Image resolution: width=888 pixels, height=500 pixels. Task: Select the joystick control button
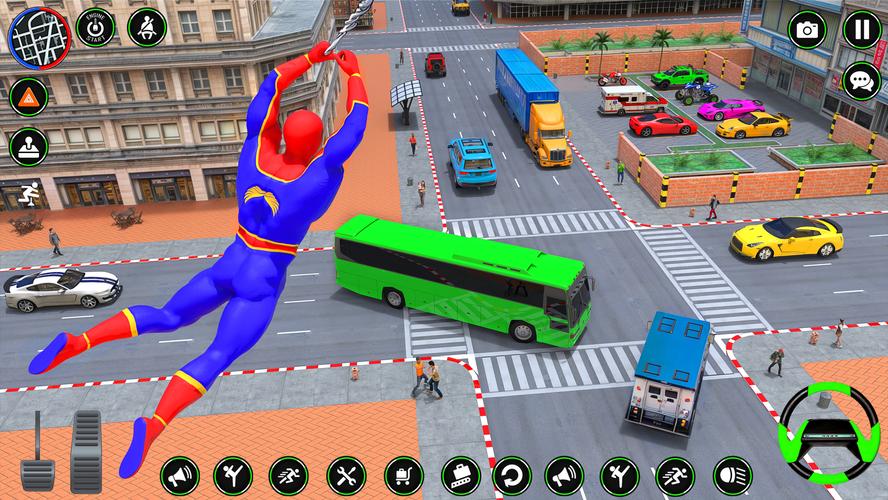(x=29, y=147)
